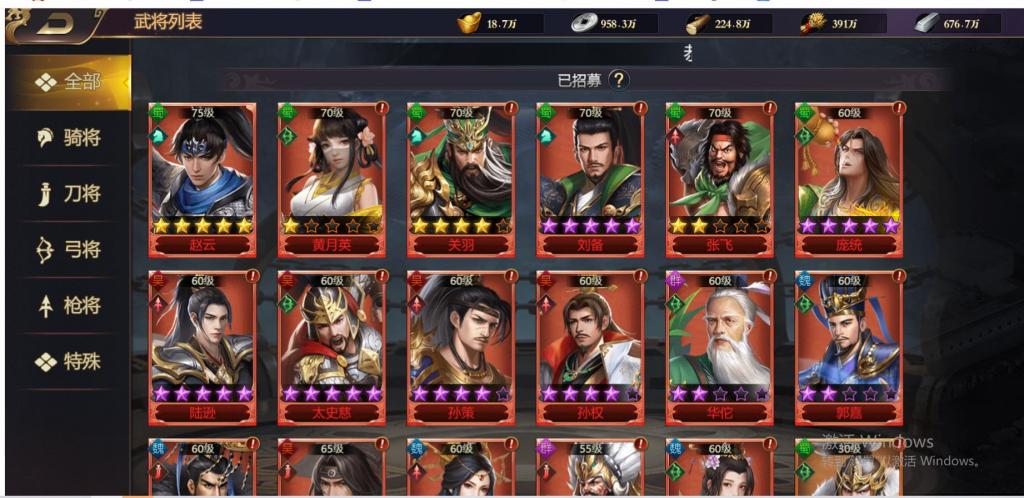Open the 陆逊 general card
The height and width of the screenshot is (498, 1024).
[x=202, y=345]
